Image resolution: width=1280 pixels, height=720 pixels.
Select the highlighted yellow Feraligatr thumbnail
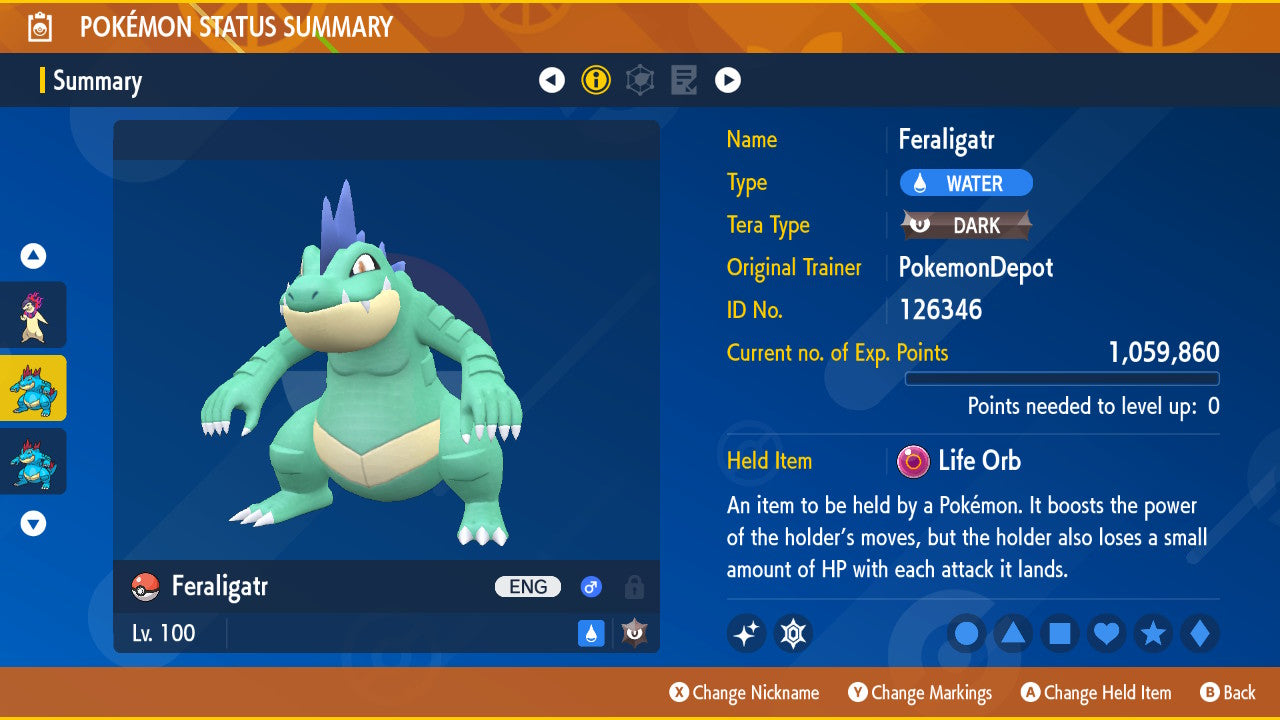pyautogui.click(x=34, y=388)
